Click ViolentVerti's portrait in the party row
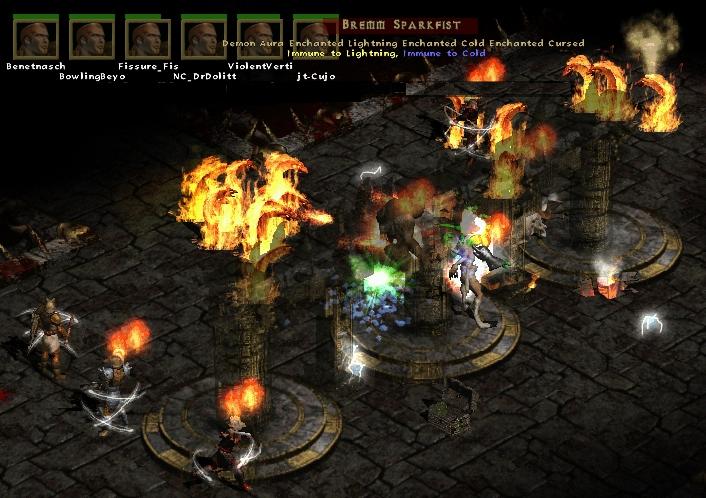Screen dimensions: 706x498 tap(260, 38)
